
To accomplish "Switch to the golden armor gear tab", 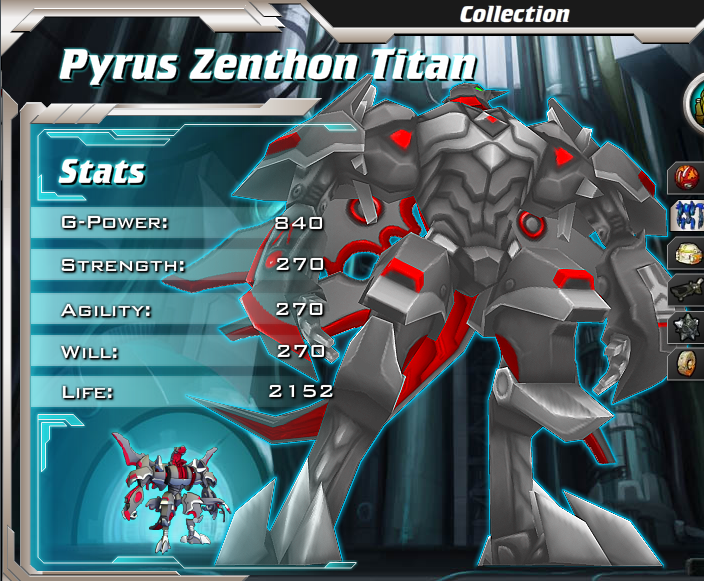I will coord(689,252).
